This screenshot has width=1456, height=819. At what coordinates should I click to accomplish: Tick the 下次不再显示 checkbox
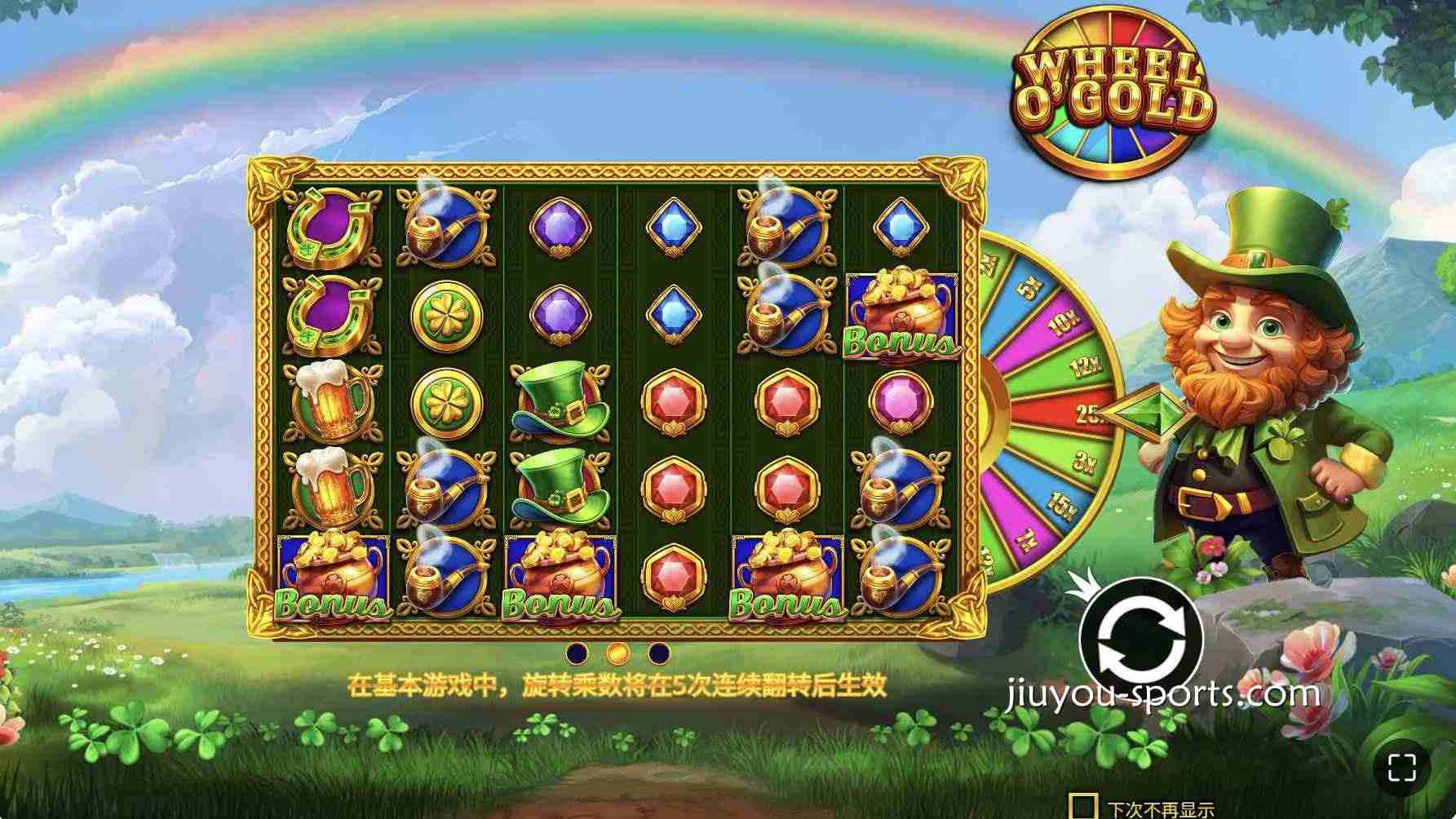[x=1083, y=806]
